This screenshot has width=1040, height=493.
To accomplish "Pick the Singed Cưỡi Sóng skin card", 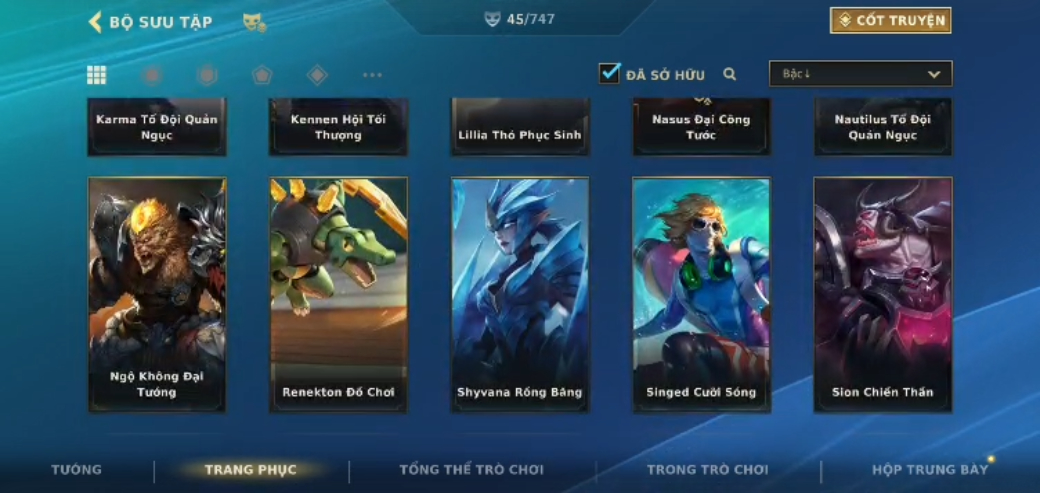I will 701,294.
